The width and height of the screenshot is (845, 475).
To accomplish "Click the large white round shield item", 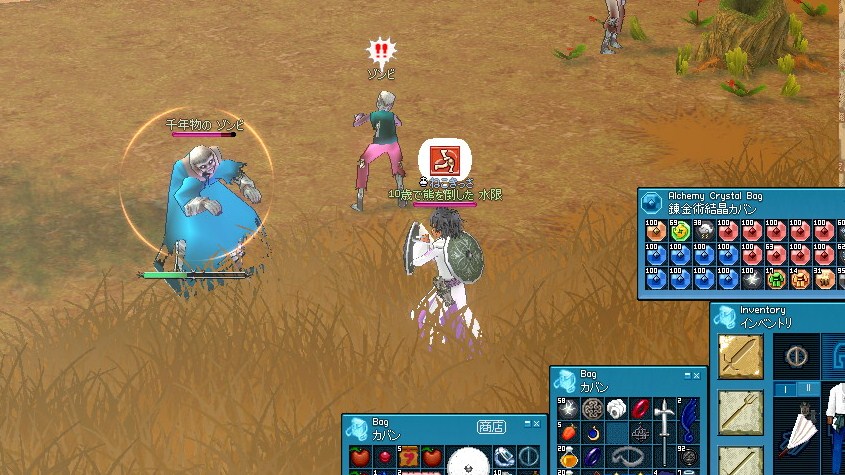I will pos(468,462).
